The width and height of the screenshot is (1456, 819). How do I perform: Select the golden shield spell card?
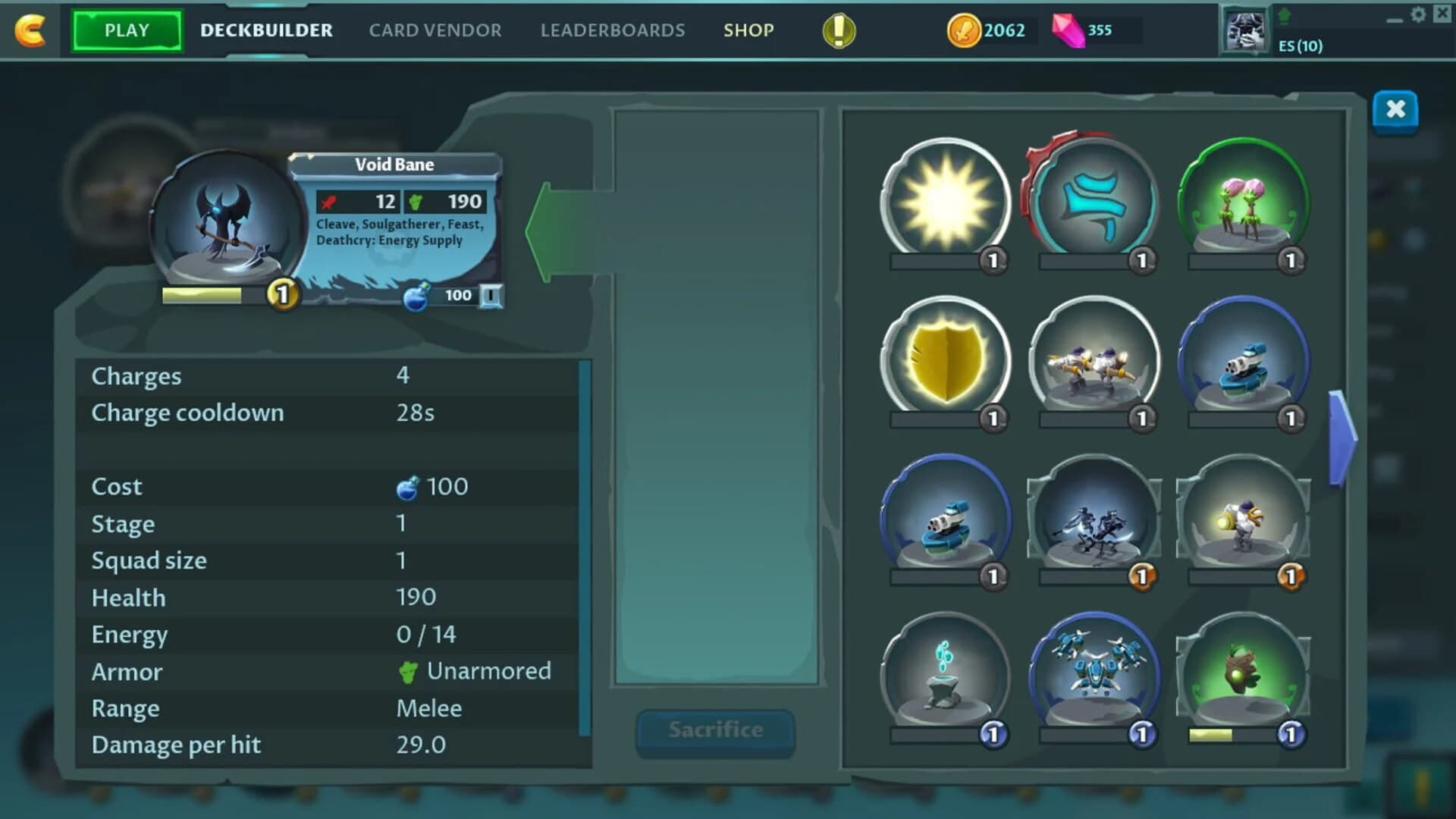click(946, 362)
